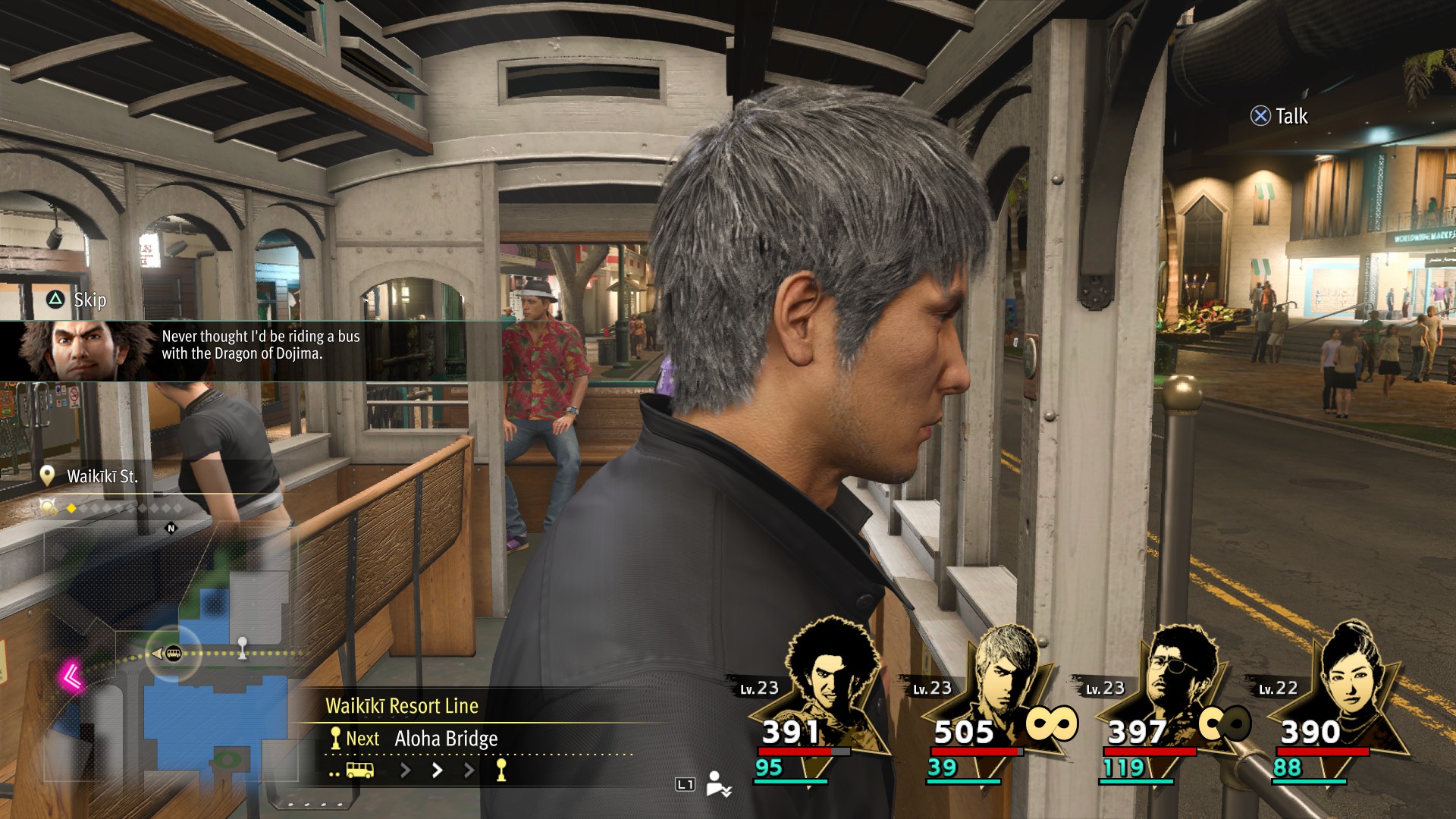Click the Waikīkī Resort Line title
This screenshot has width=1456, height=819.
pos(402,706)
